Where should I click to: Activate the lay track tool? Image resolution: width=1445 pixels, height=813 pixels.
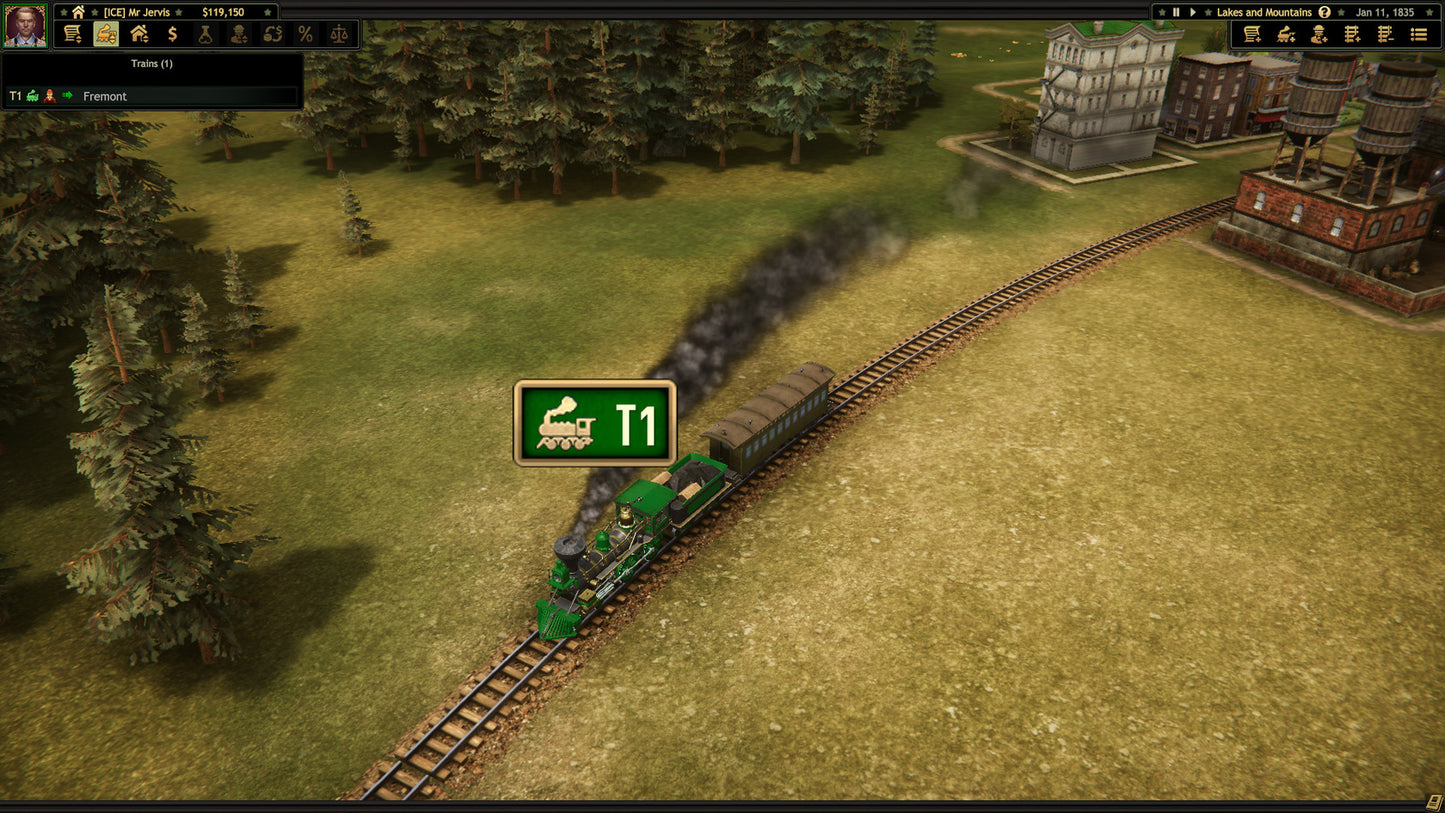tap(1352, 33)
